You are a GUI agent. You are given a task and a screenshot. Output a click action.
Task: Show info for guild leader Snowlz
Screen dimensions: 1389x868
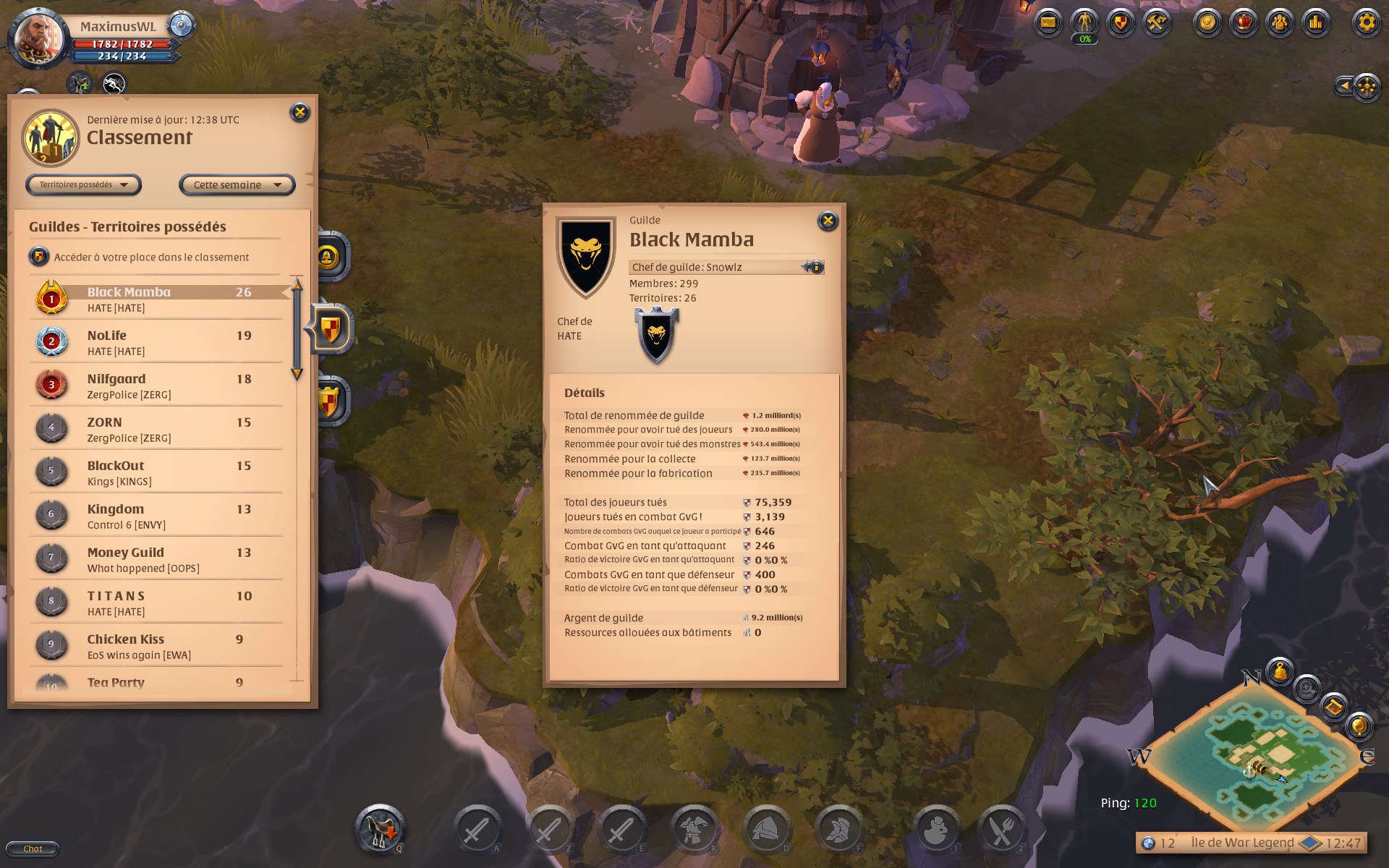point(814,267)
